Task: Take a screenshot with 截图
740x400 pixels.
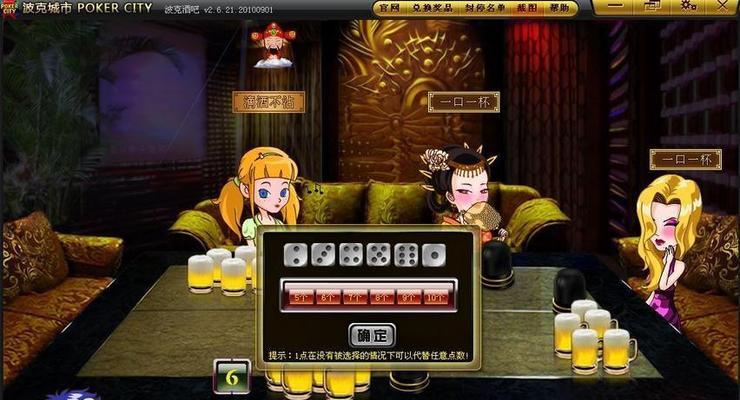Action: [524, 8]
